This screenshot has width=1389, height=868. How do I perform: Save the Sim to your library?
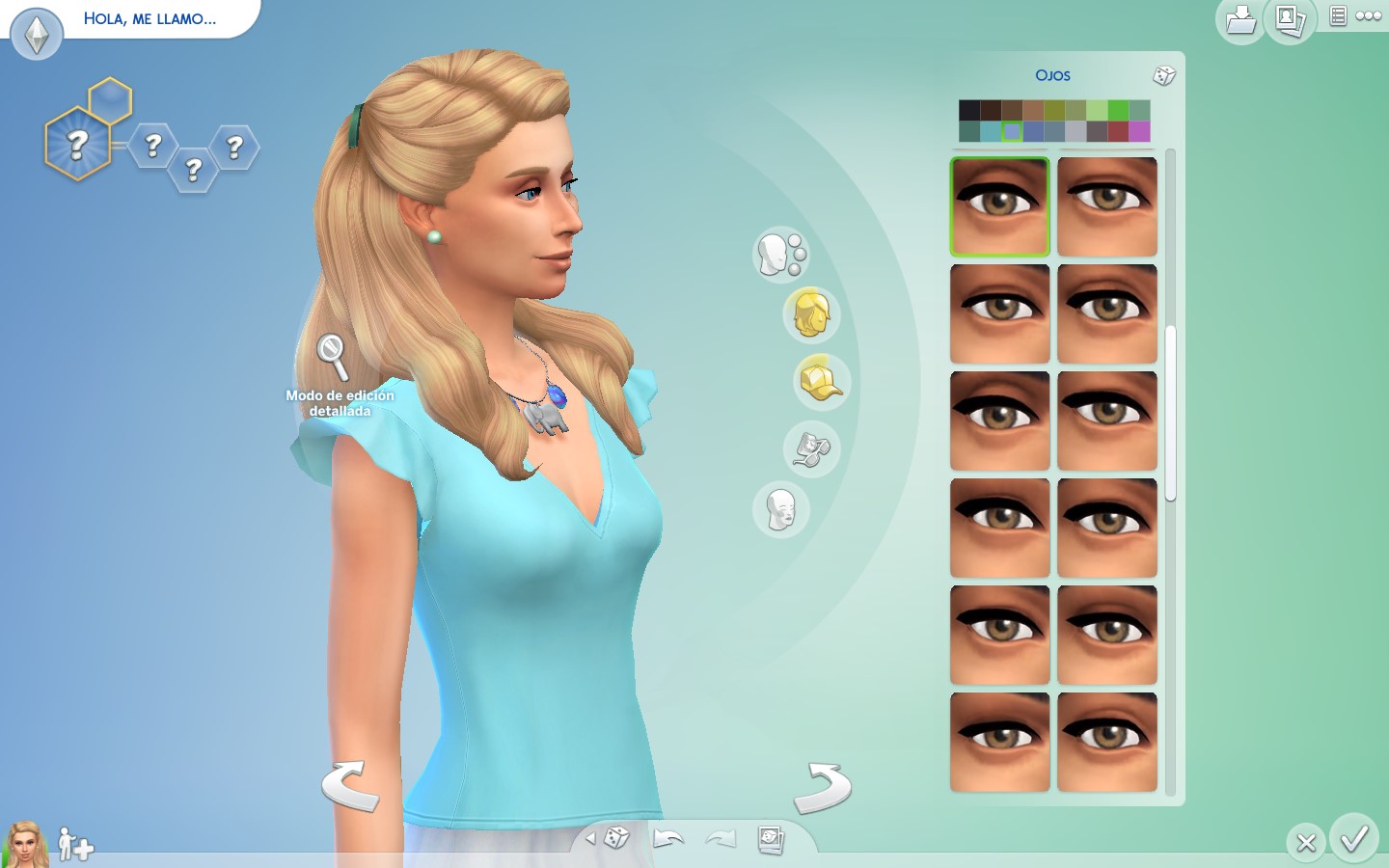pos(1239,21)
